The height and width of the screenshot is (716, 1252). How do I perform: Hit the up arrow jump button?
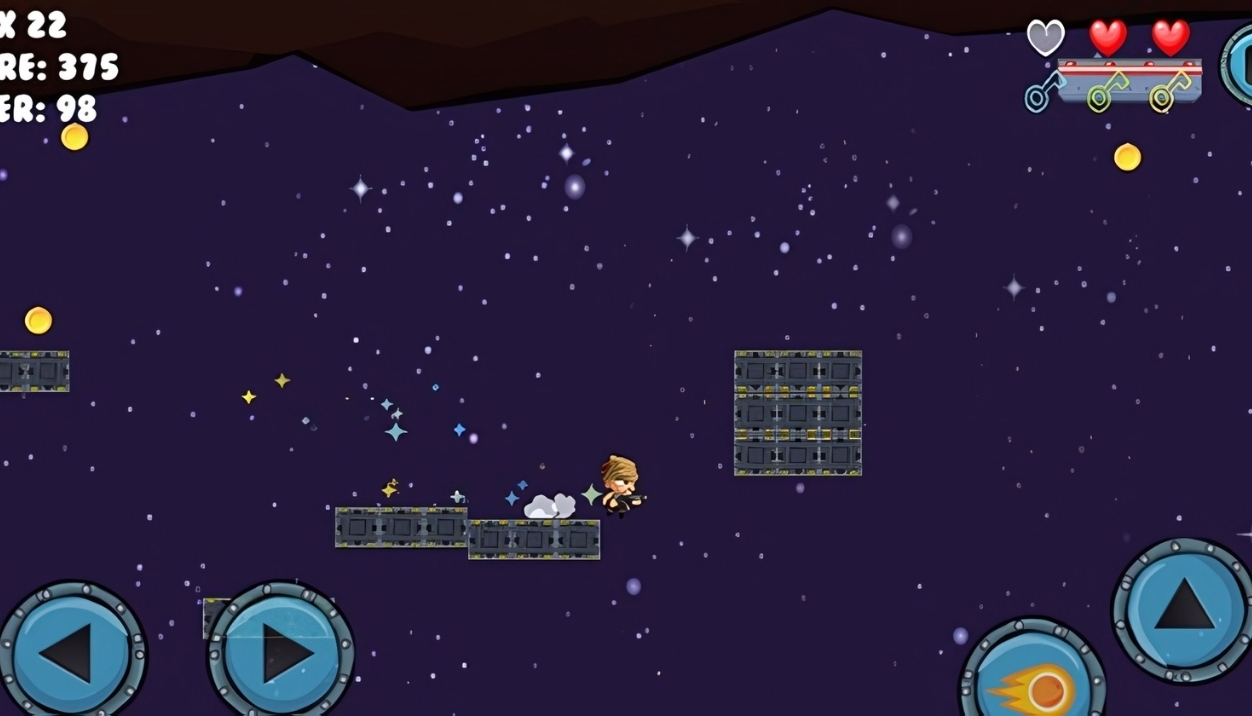coord(1183,609)
